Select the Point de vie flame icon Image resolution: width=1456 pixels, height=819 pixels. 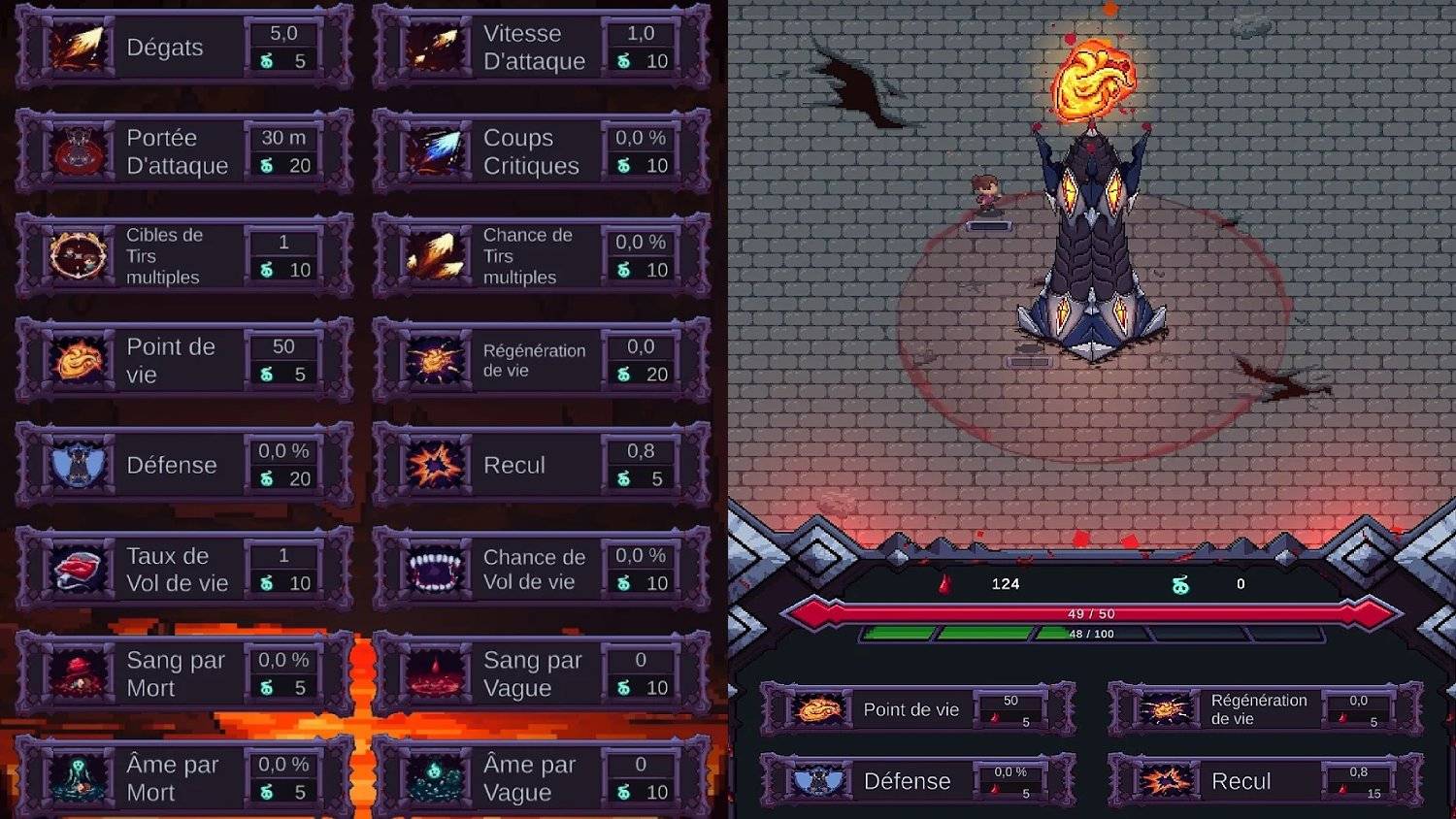pyautogui.click(x=78, y=360)
